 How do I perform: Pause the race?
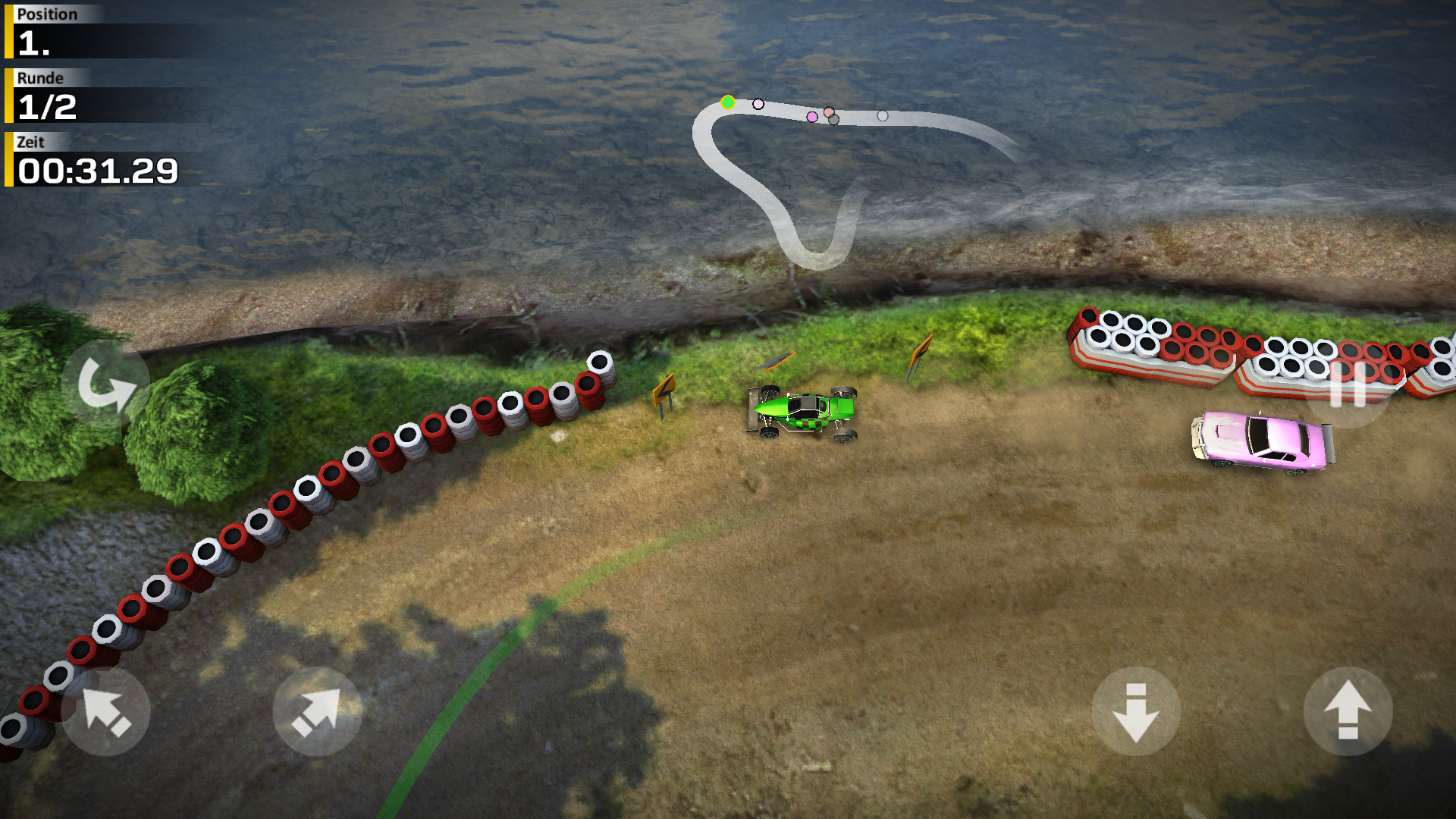click(1348, 384)
